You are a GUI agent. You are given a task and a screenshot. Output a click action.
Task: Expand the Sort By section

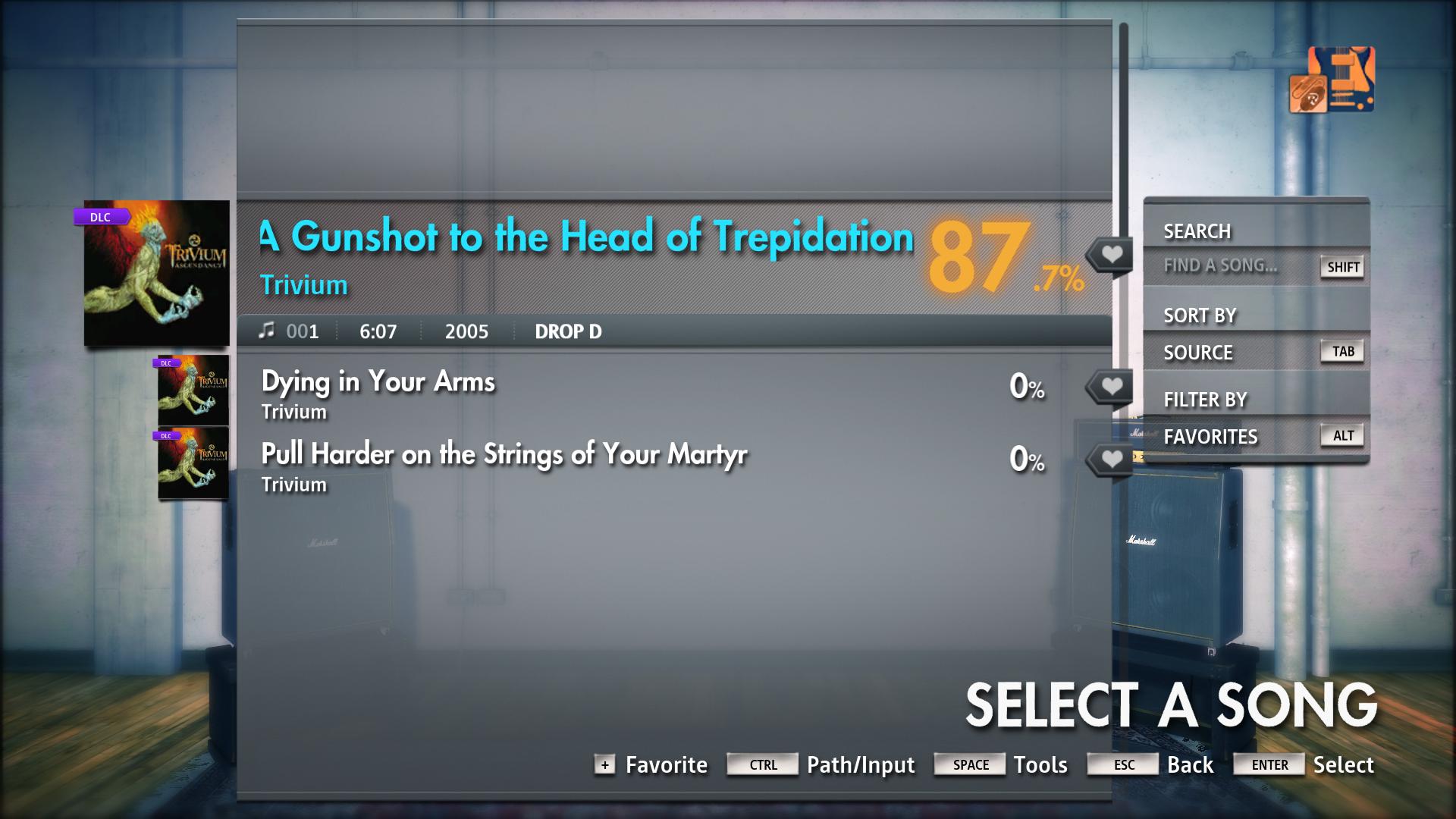tap(1200, 315)
